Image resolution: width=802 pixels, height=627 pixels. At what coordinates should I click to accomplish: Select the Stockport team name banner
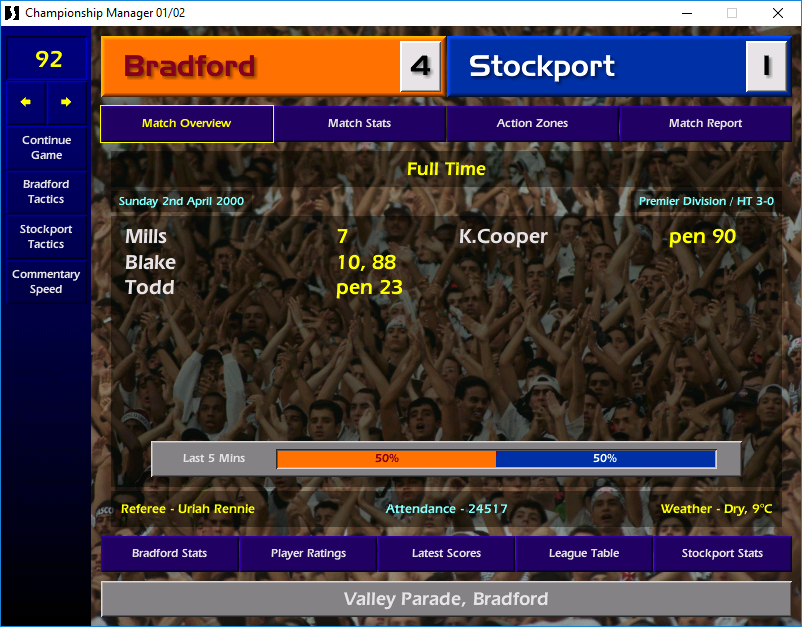[596, 66]
